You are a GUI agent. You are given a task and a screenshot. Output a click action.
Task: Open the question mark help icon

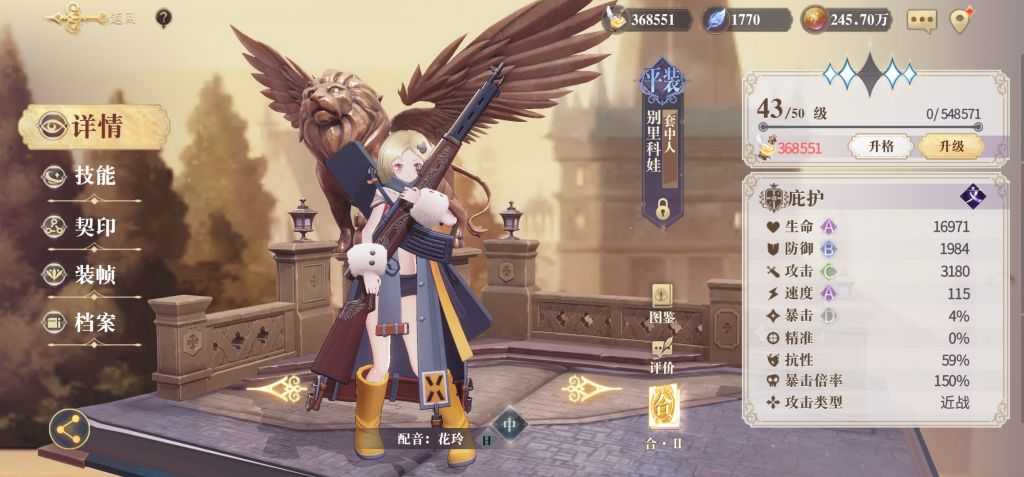pyautogui.click(x=164, y=17)
